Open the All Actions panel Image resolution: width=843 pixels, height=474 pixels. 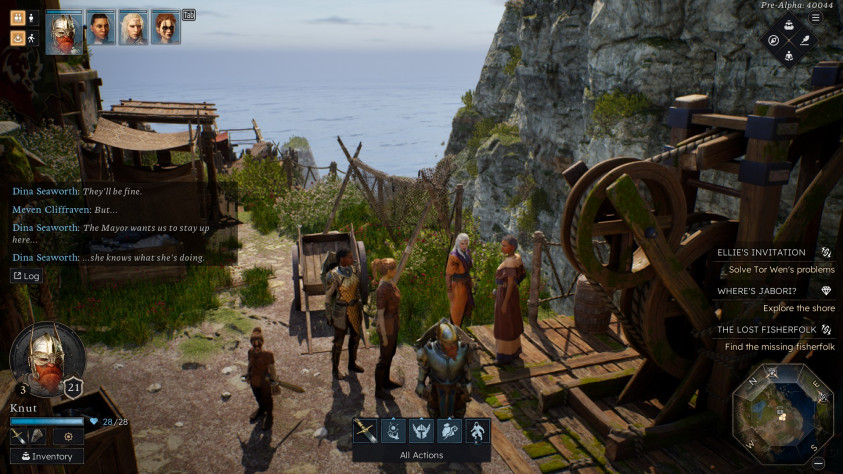click(x=421, y=455)
